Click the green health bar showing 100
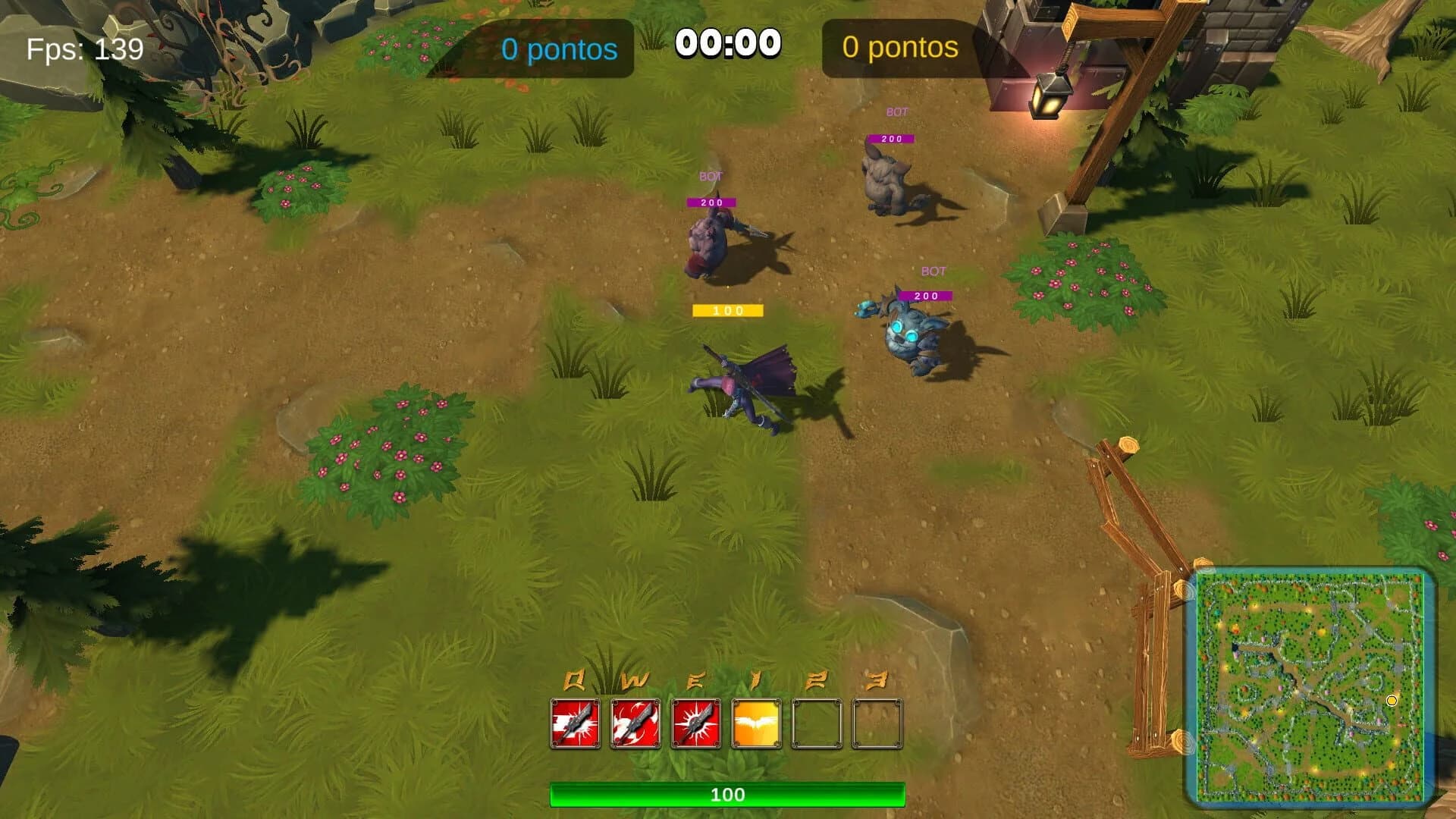The width and height of the screenshot is (1456, 819). tap(727, 795)
